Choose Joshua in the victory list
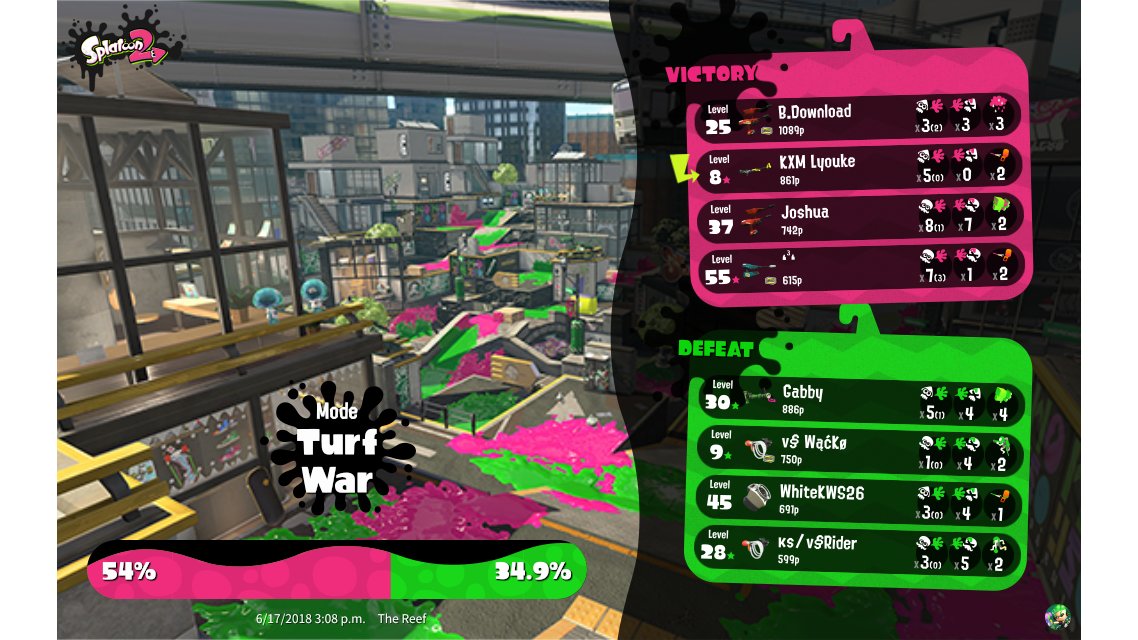Viewport: 1138px width, 640px height. pos(860,218)
